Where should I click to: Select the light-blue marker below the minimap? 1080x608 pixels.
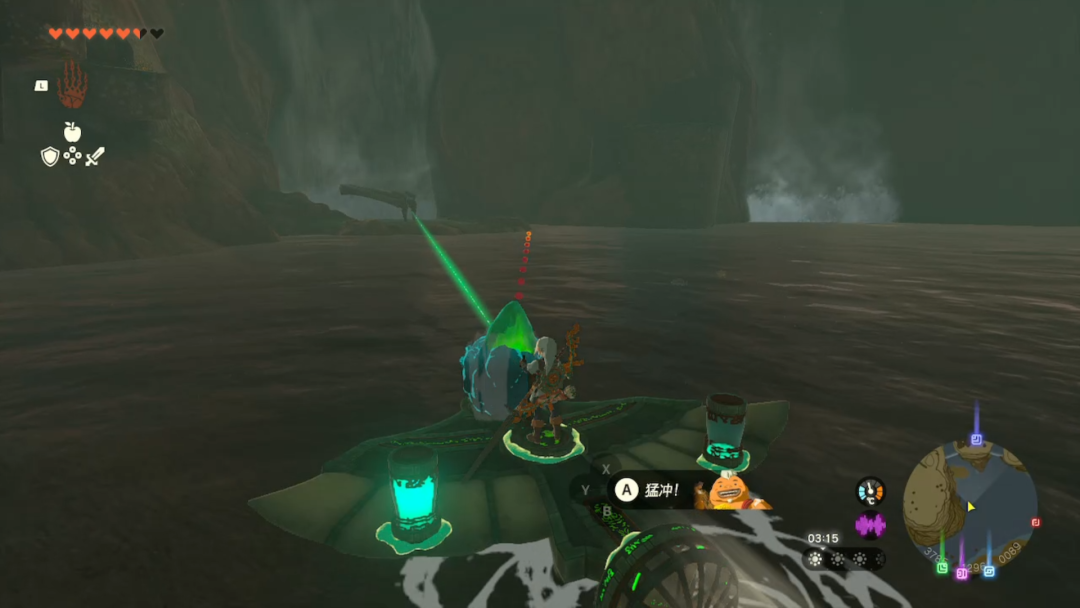pyautogui.click(x=989, y=571)
